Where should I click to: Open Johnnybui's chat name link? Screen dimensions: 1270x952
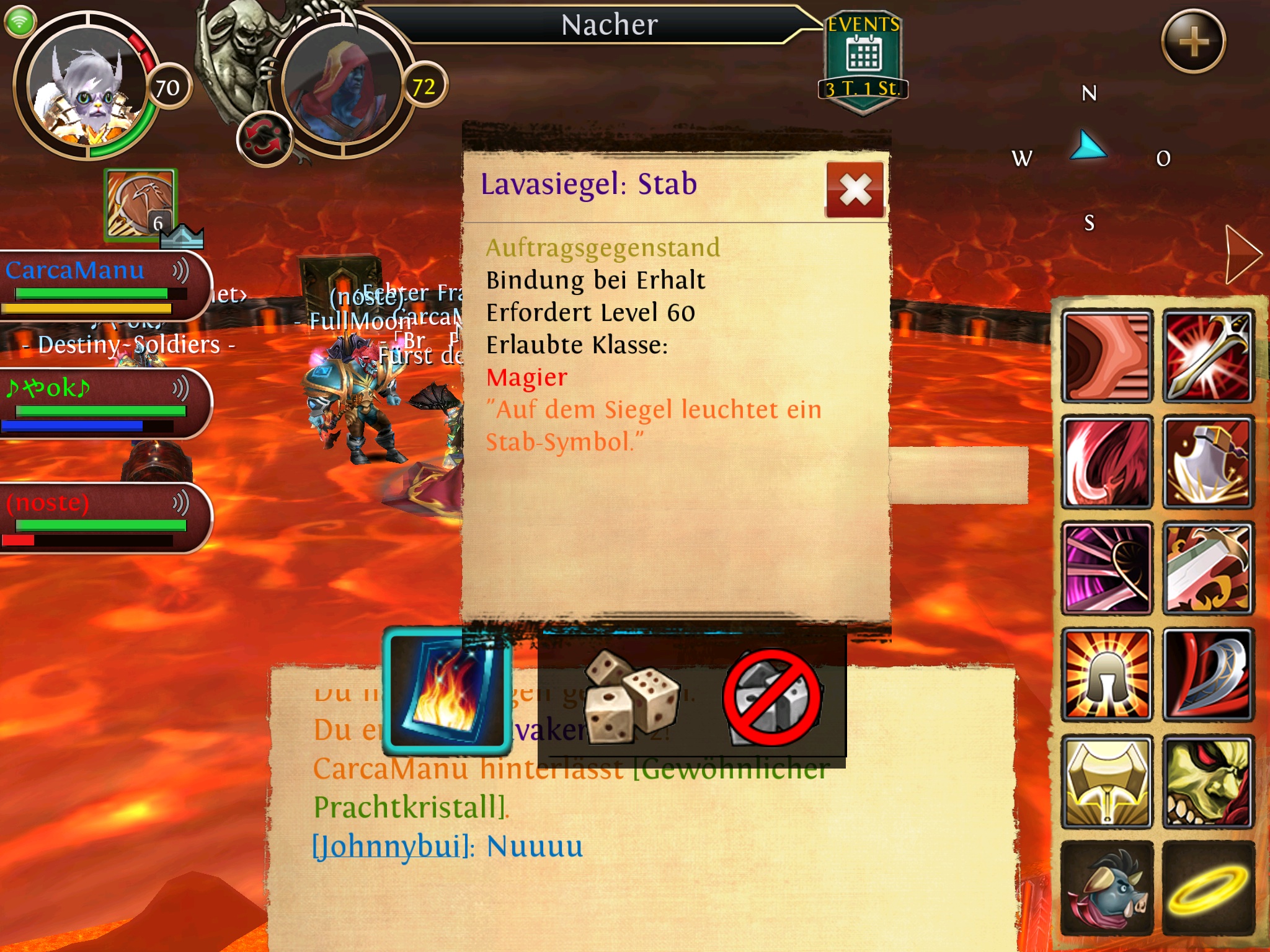(x=392, y=847)
